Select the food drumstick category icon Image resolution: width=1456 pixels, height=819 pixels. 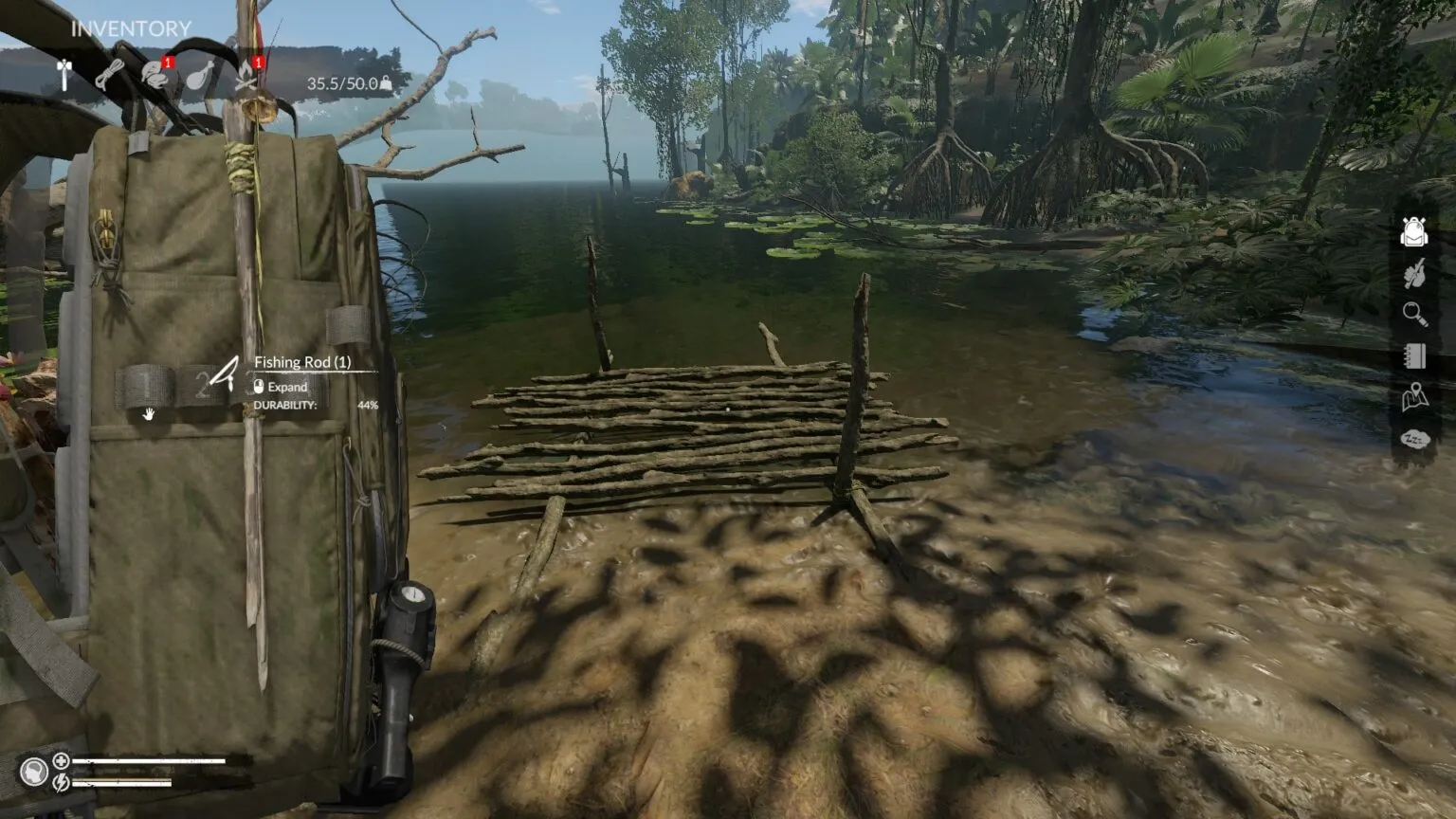[201, 76]
